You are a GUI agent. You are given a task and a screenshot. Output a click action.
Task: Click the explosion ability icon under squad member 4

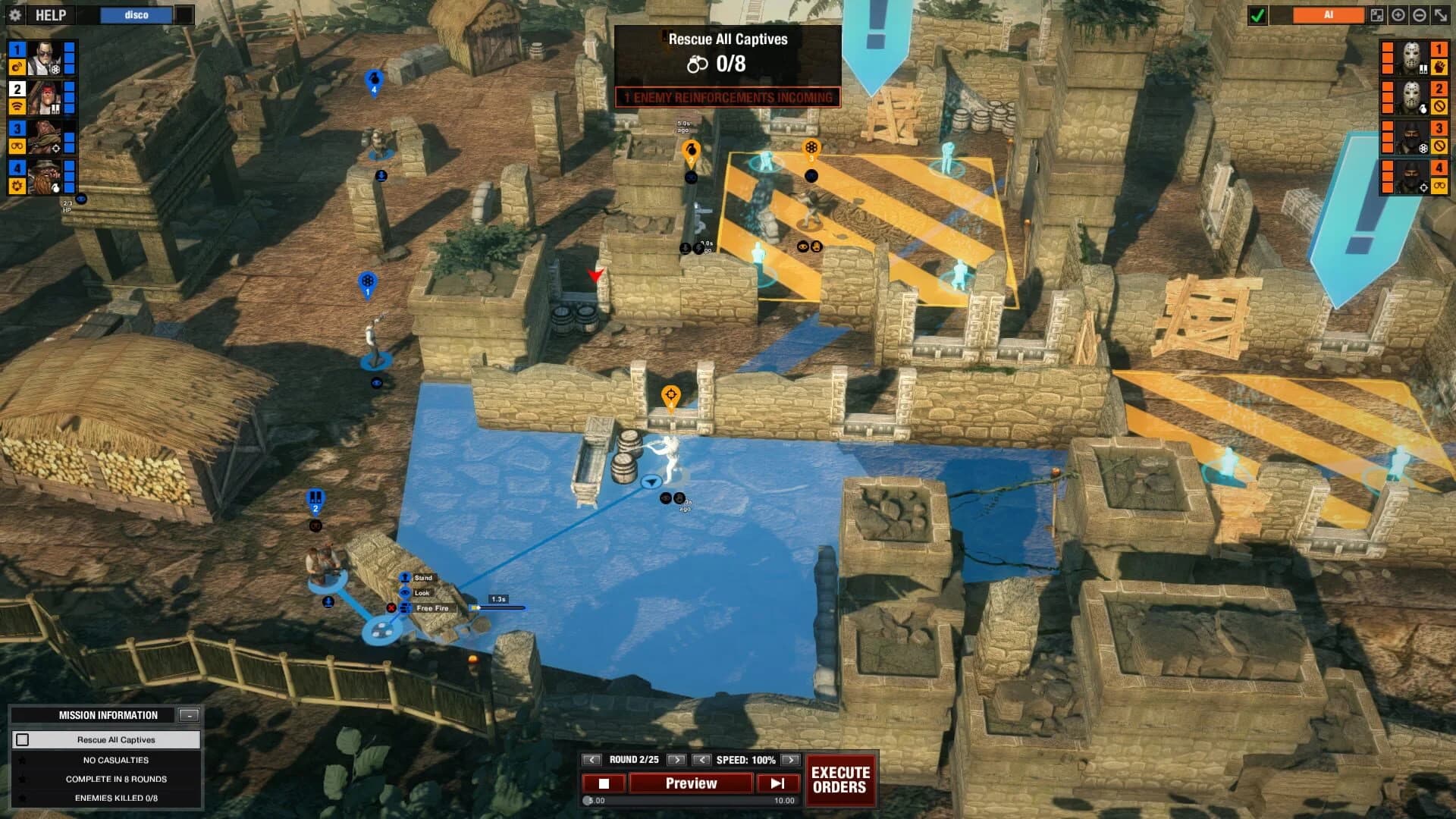click(x=16, y=185)
